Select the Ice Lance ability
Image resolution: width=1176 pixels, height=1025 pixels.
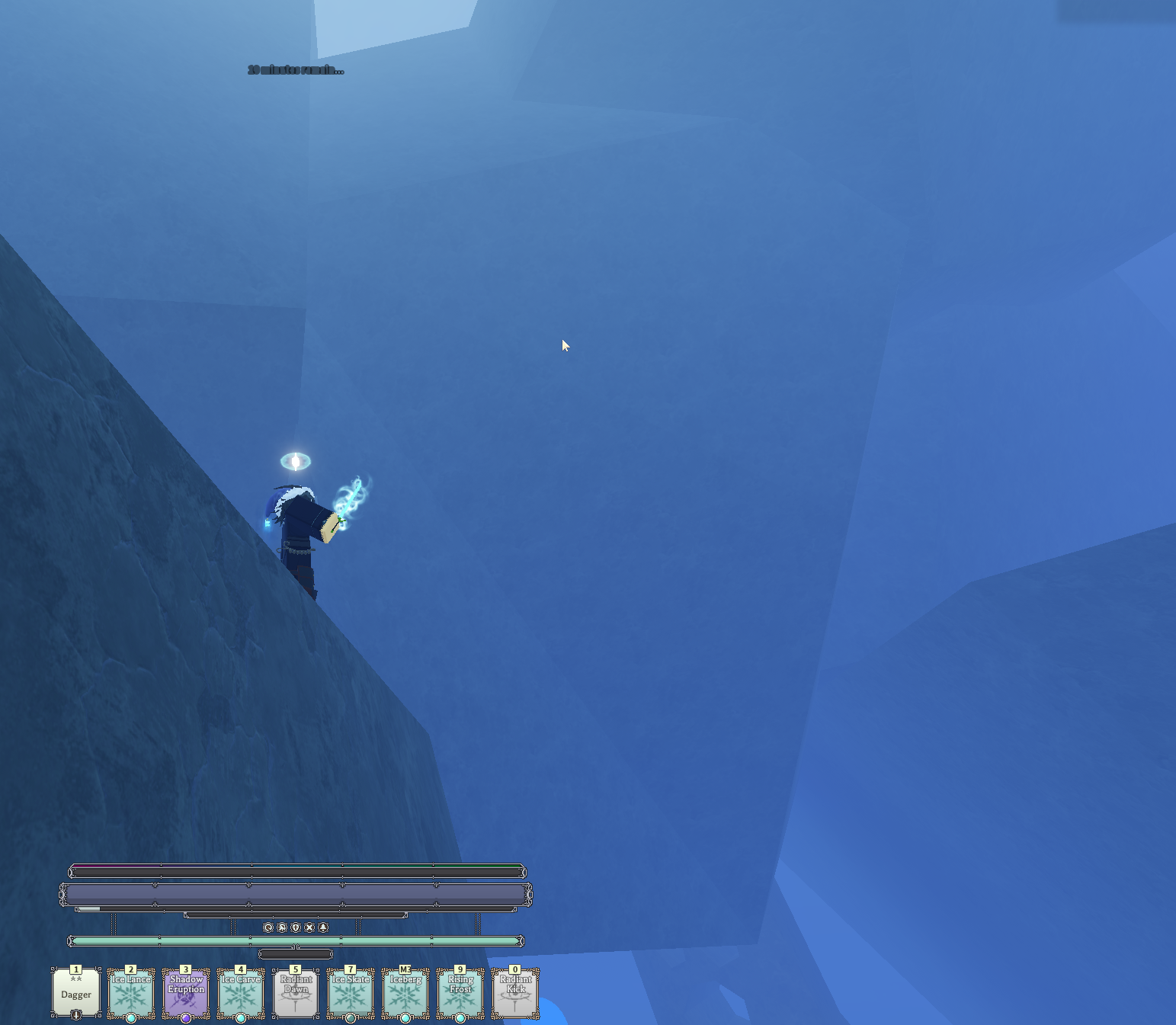[x=131, y=993]
